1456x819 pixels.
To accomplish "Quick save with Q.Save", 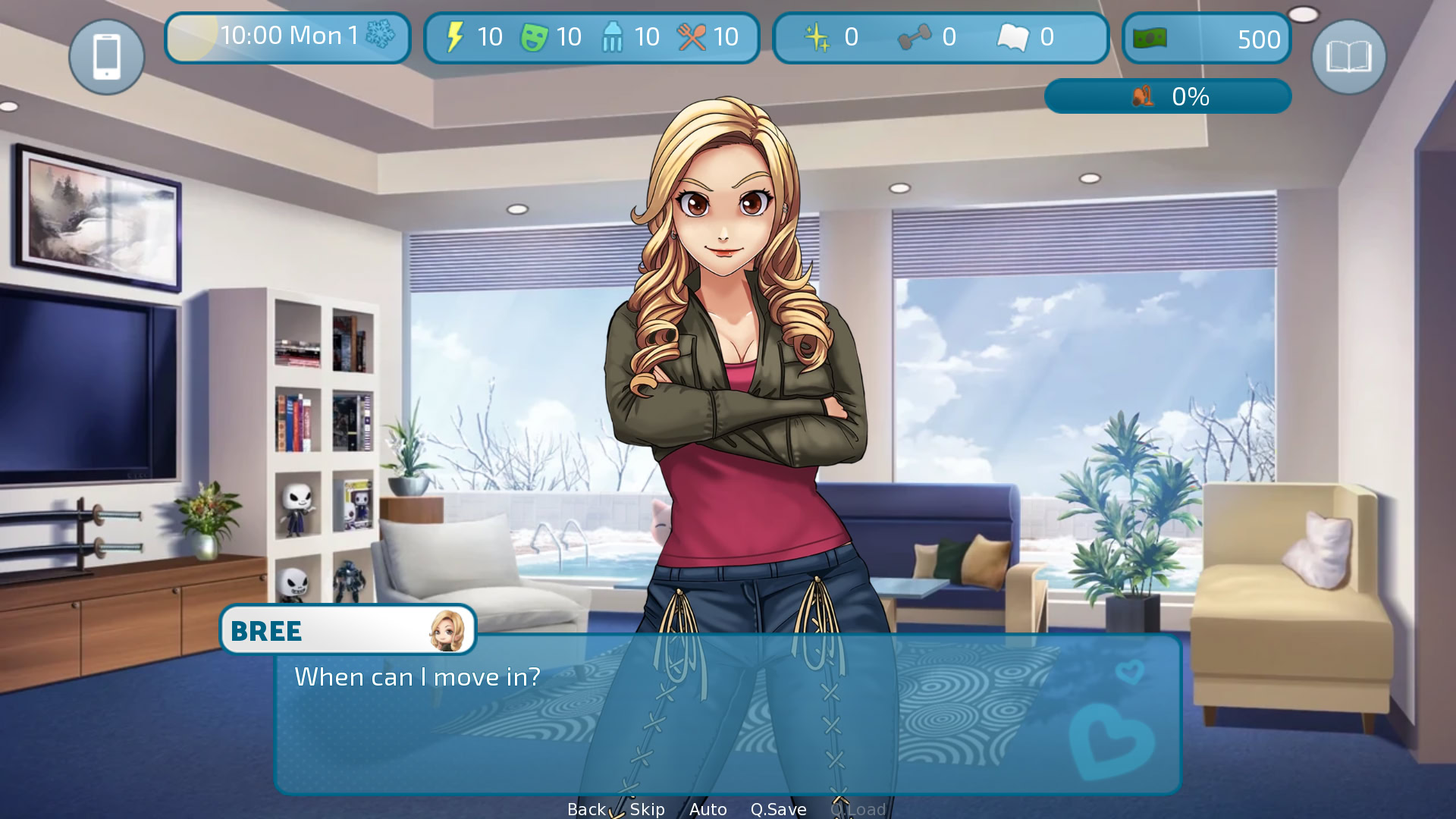I will pyautogui.click(x=778, y=809).
